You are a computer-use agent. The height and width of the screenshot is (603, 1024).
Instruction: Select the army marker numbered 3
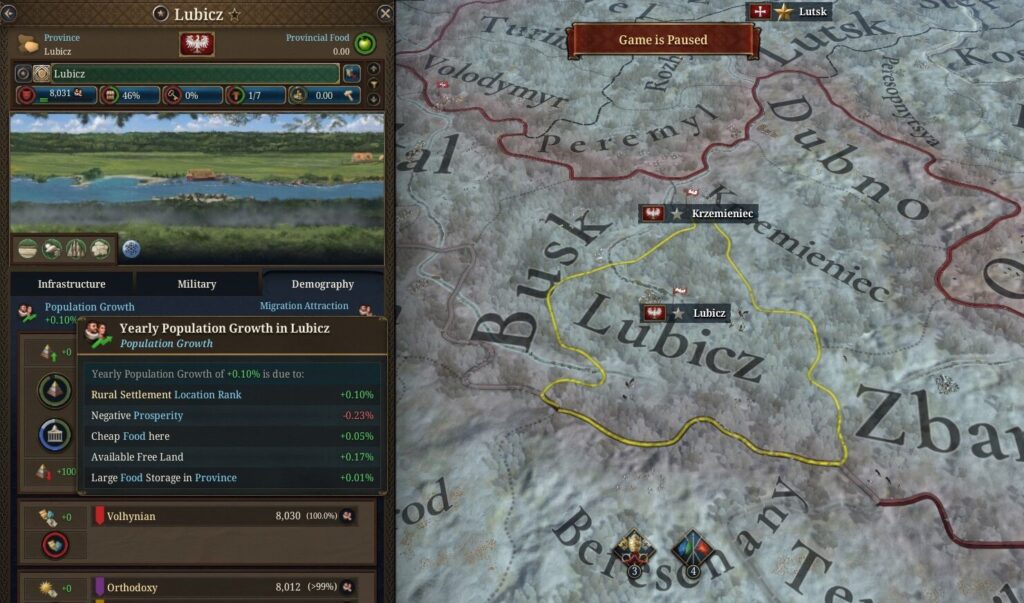tap(634, 553)
